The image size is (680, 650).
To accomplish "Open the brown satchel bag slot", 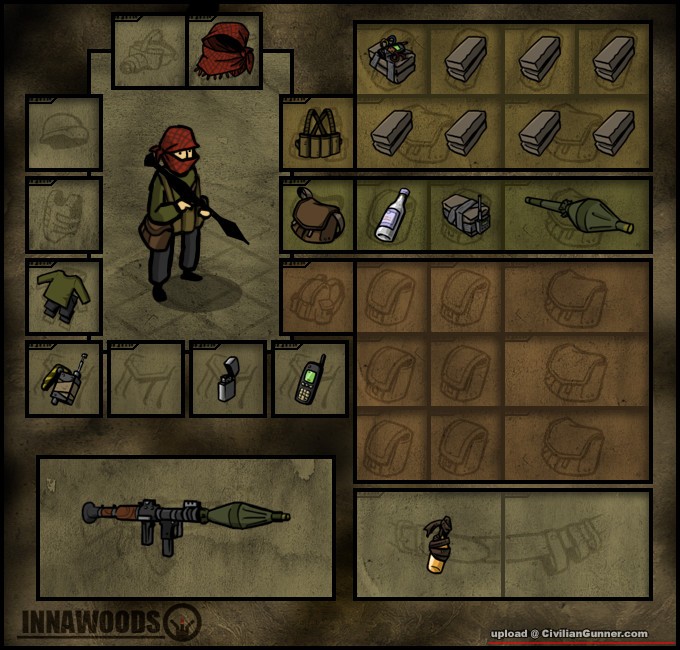I will pos(318,215).
